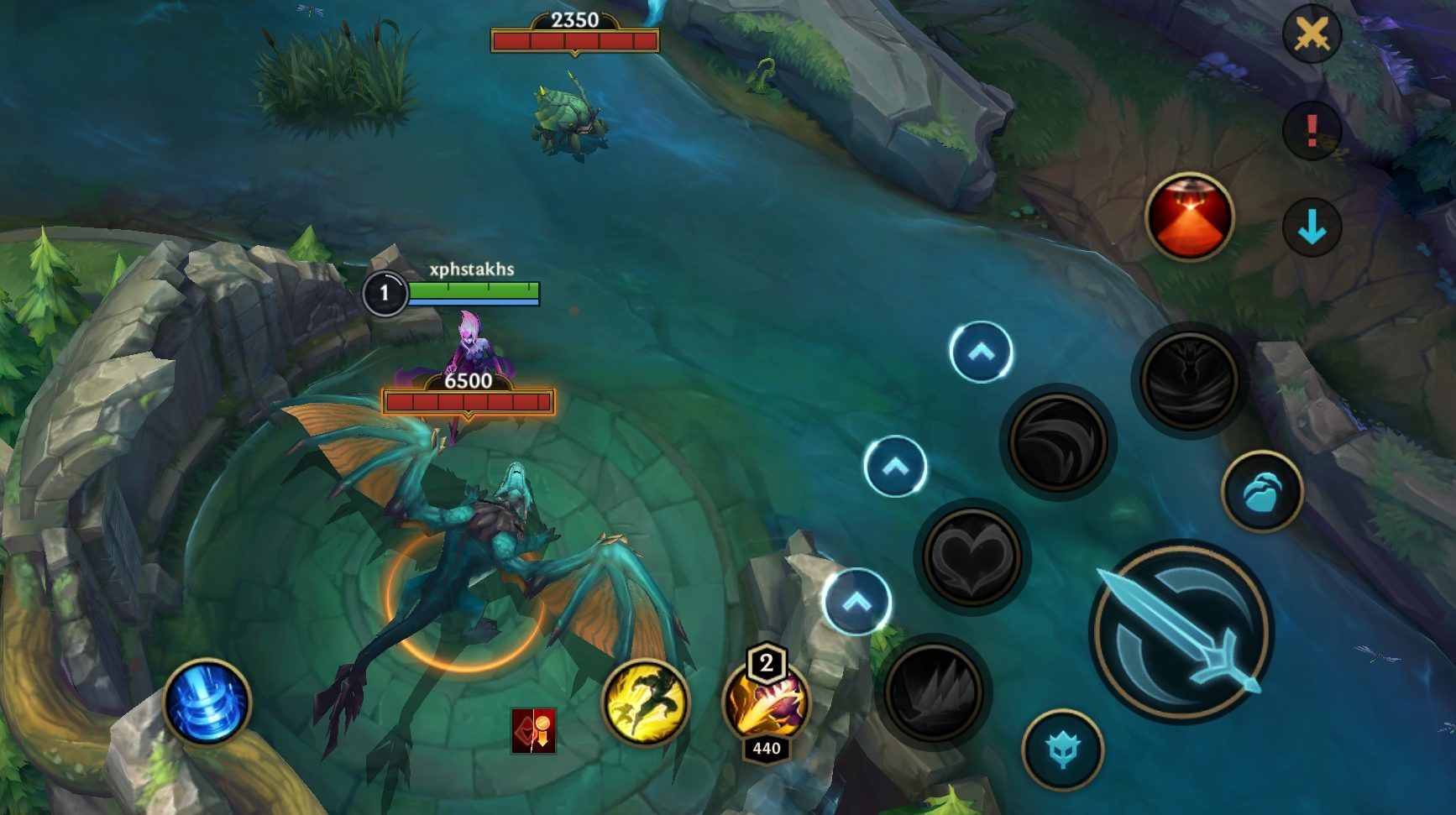Cast the yellow Flash summoner spell
This screenshot has width=1456, height=815.
point(645,703)
